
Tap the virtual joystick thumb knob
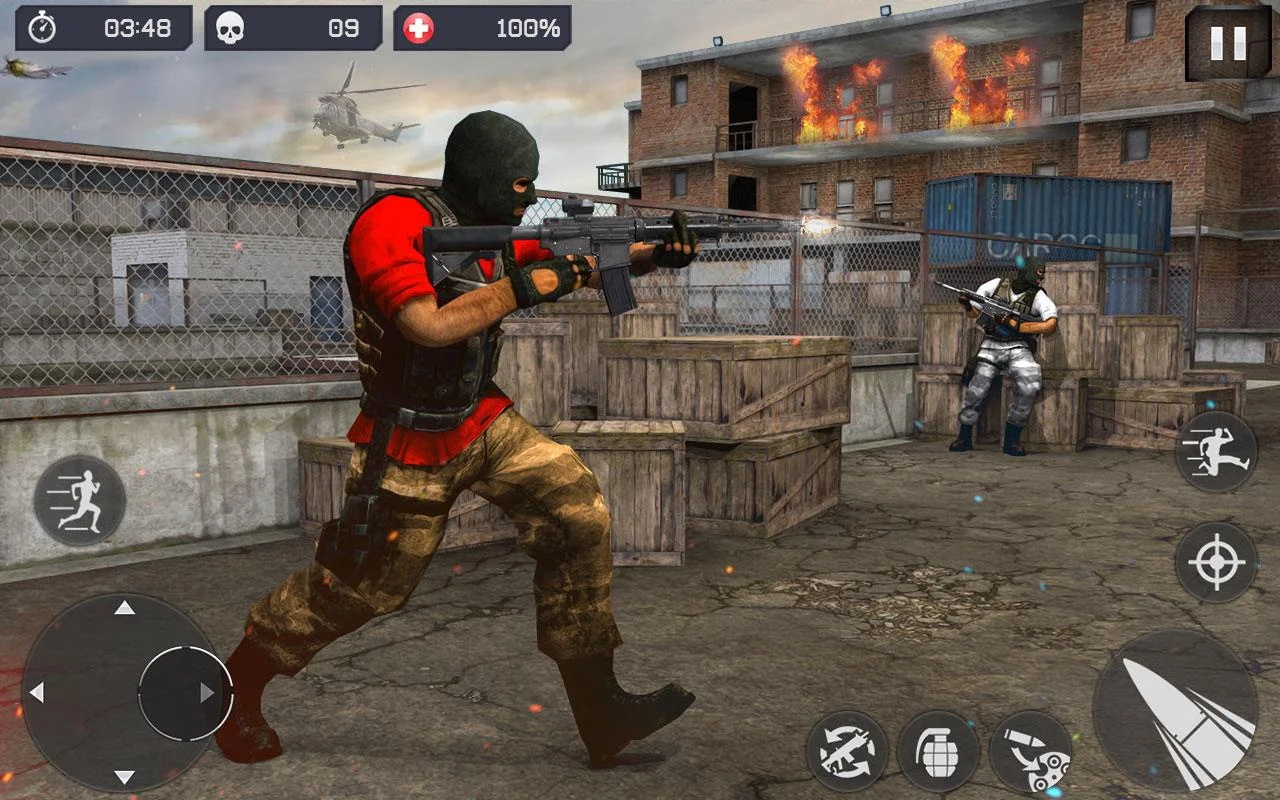tap(185, 692)
